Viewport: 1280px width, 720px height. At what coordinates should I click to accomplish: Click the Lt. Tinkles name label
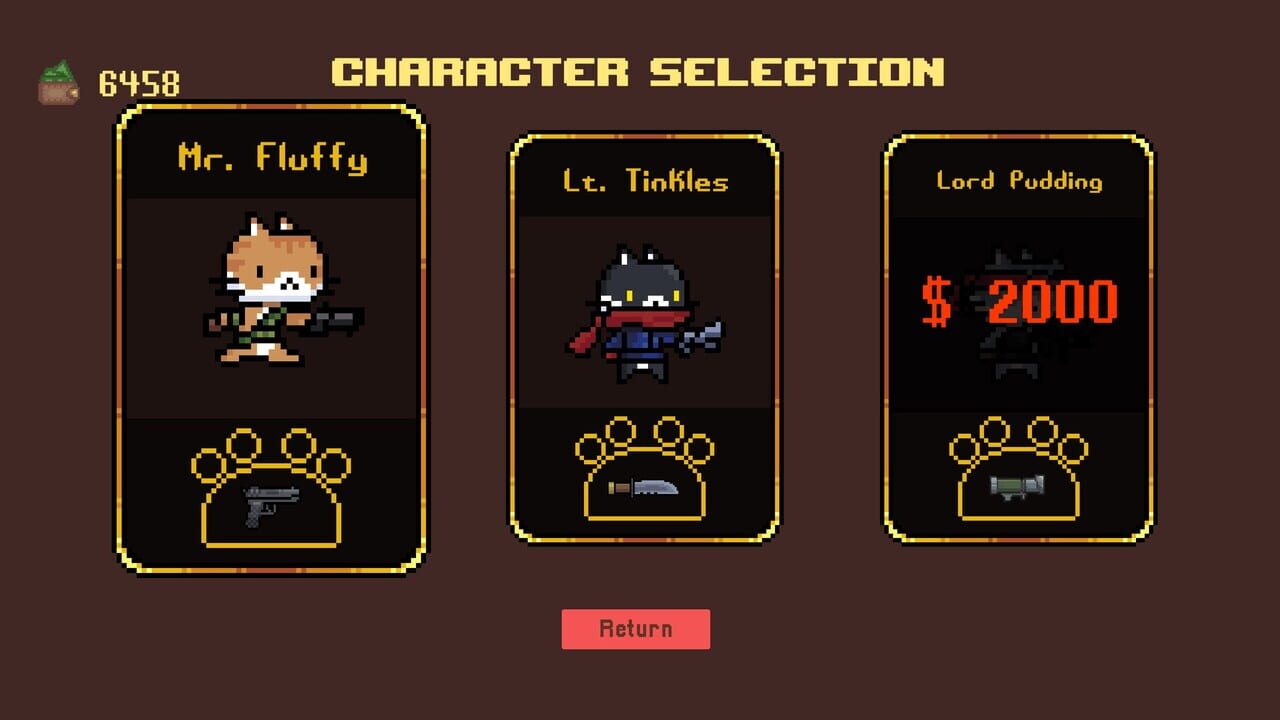(x=644, y=181)
